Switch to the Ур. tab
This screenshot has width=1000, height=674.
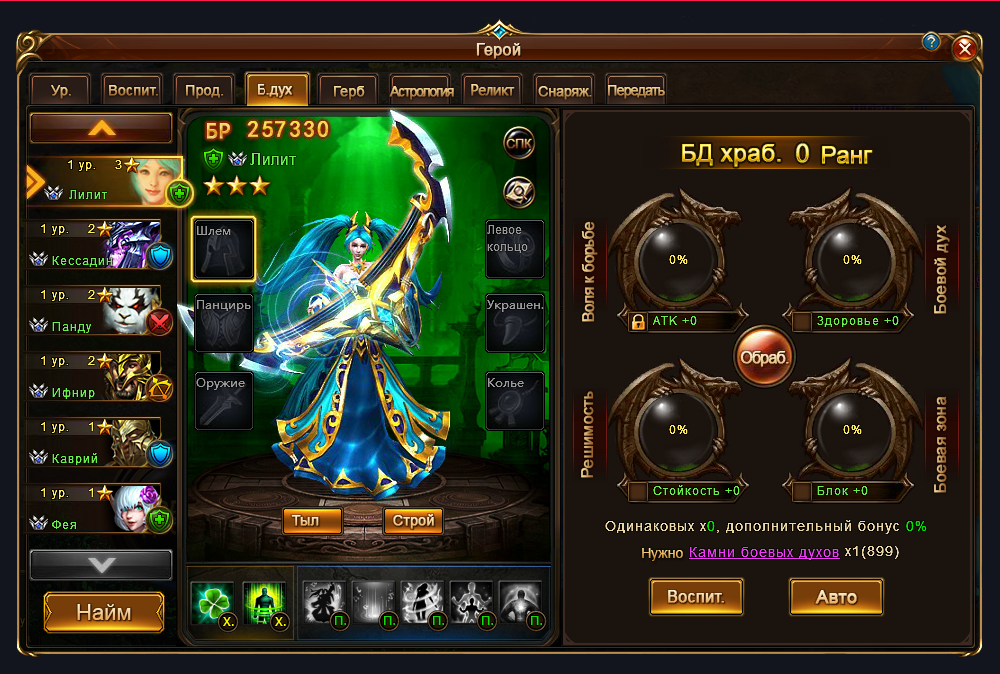(61, 90)
